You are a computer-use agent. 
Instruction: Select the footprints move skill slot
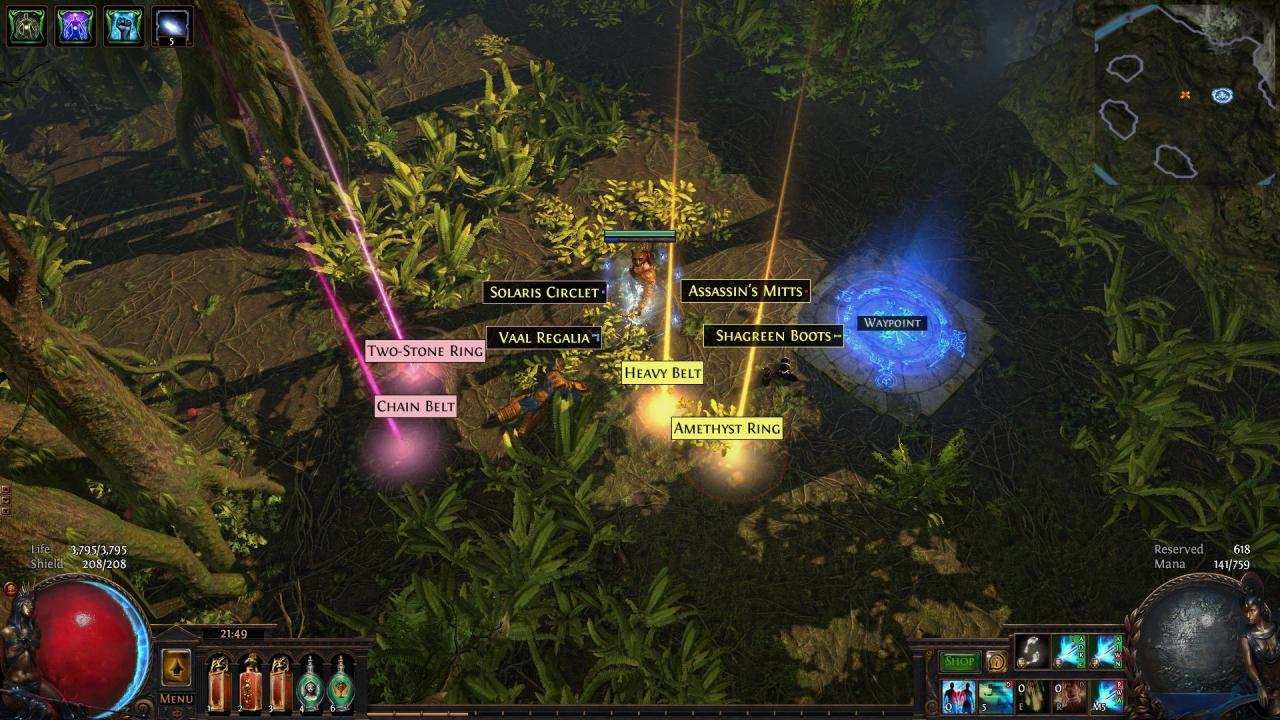point(1032,652)
